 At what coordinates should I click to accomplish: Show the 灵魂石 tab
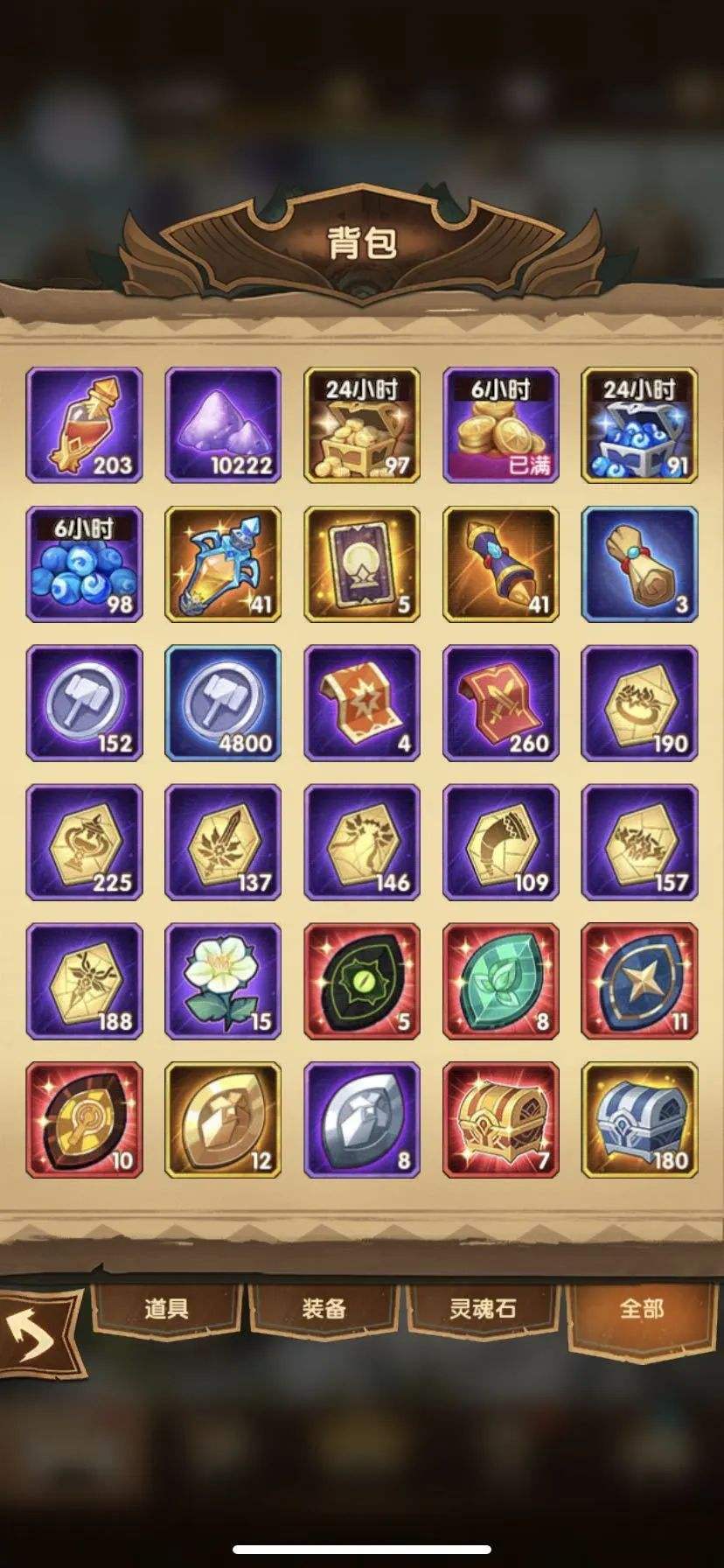tap(483, 1309)
